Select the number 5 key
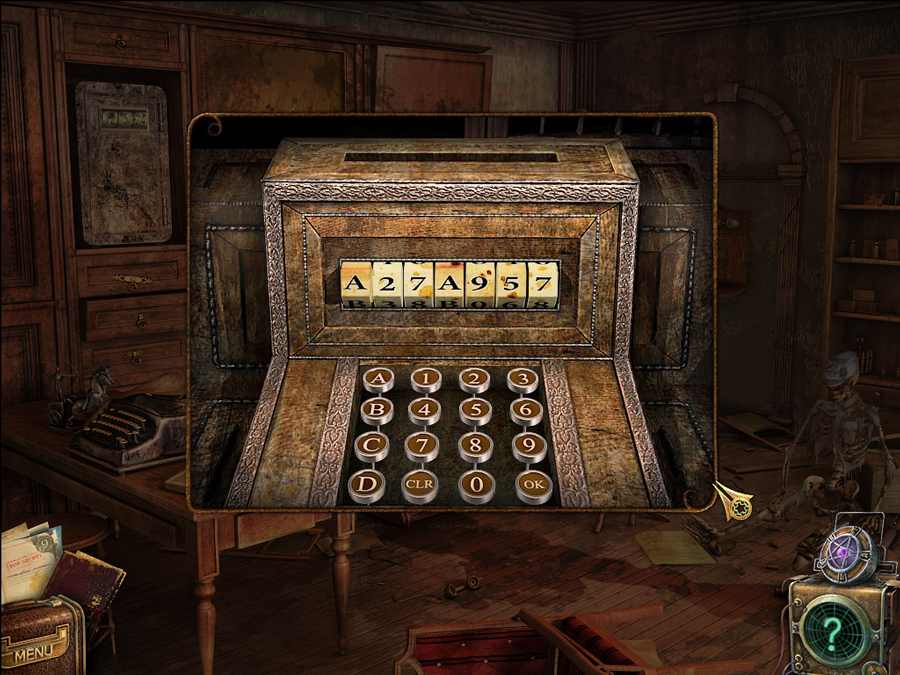The width and height of the screenshot is (900, 675). pos(475,409)
